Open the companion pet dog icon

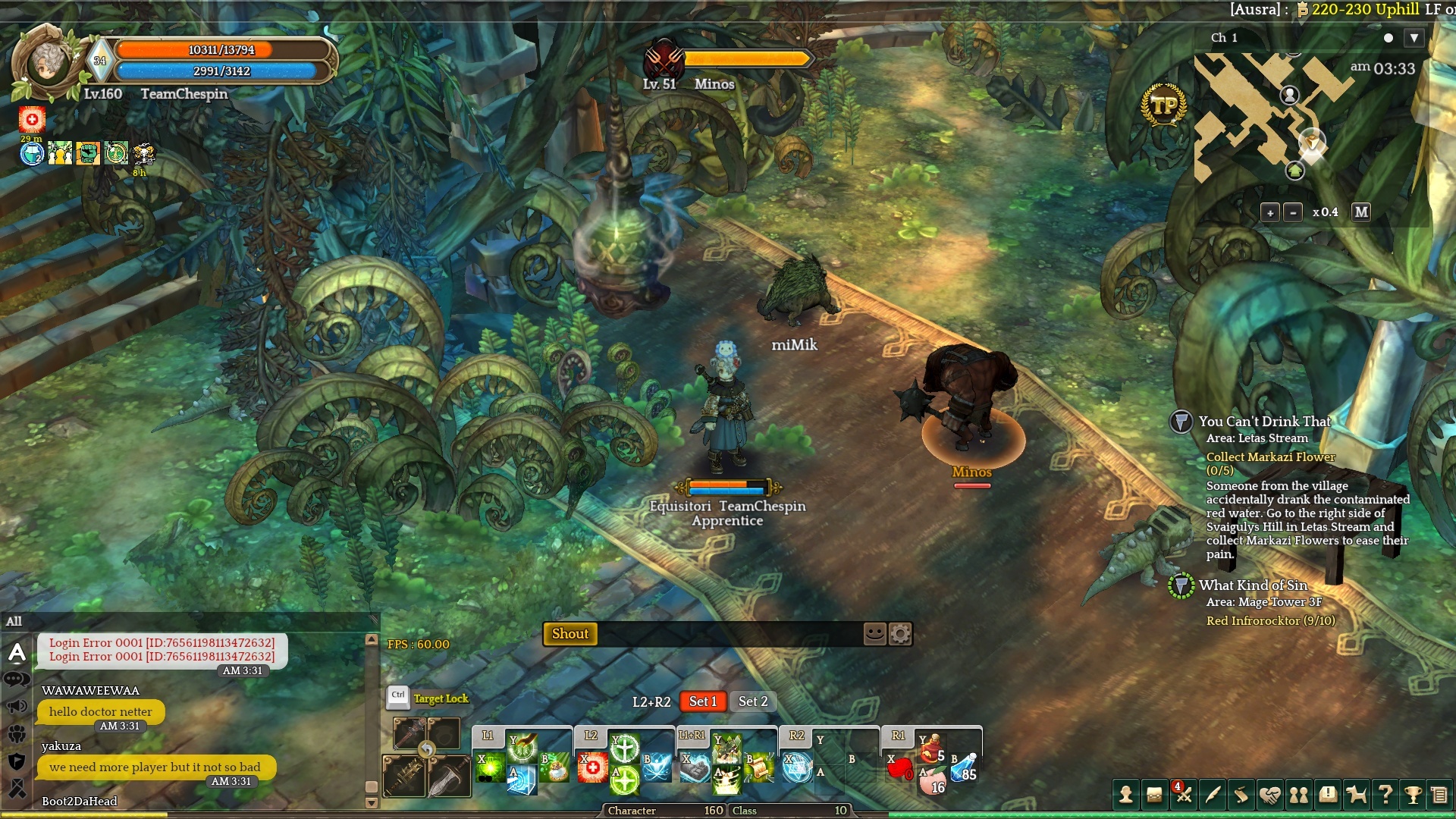(x=1356, y=795)
